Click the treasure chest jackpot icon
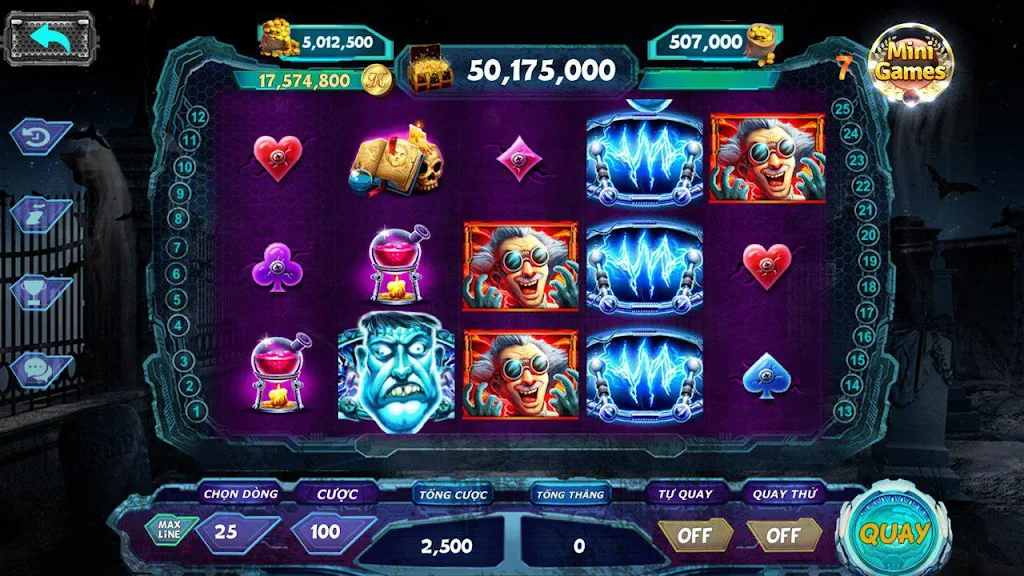Viewport: 1024px width, 576px height. pos(429,71)
